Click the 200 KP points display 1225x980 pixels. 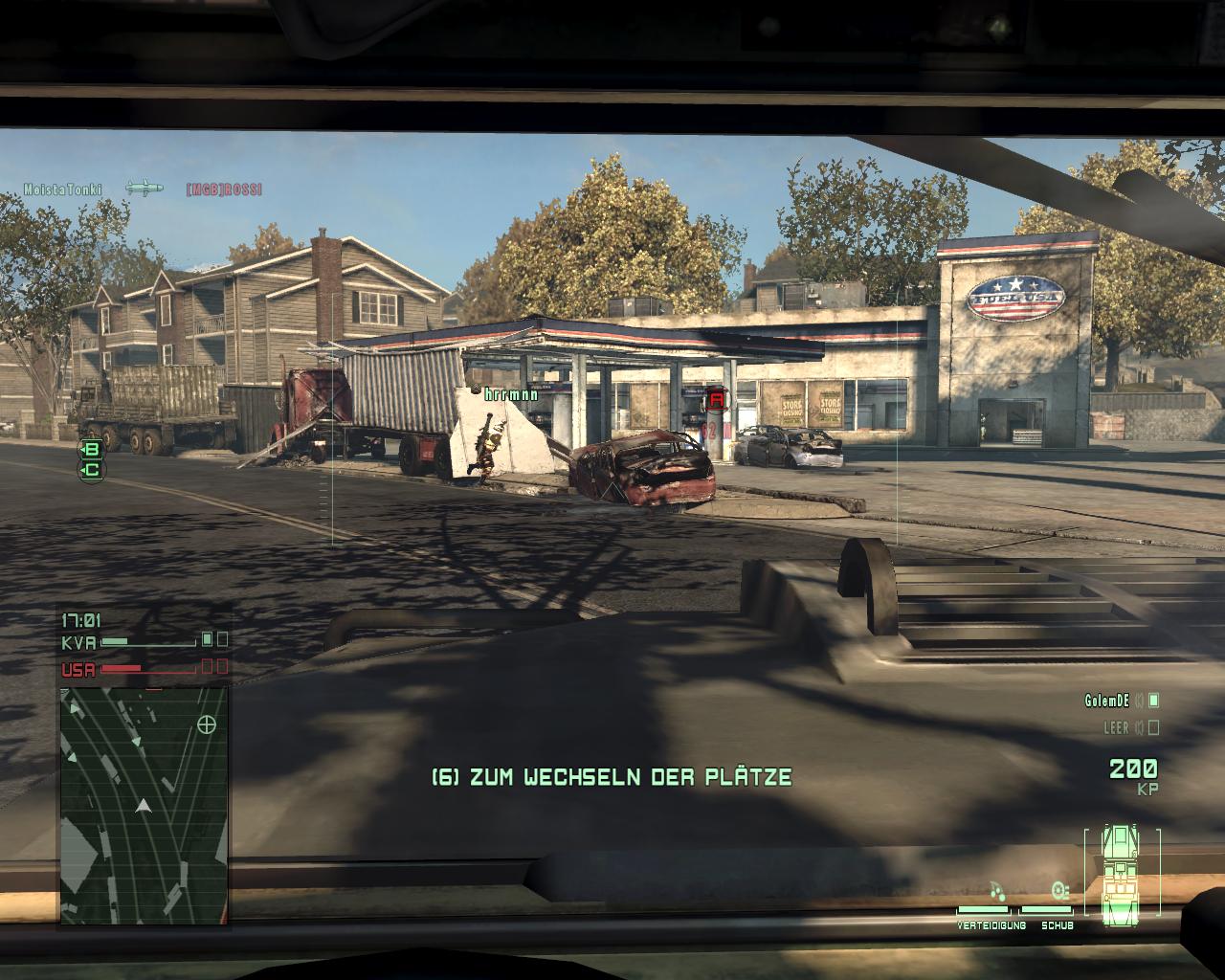(x=1133, y=770)
